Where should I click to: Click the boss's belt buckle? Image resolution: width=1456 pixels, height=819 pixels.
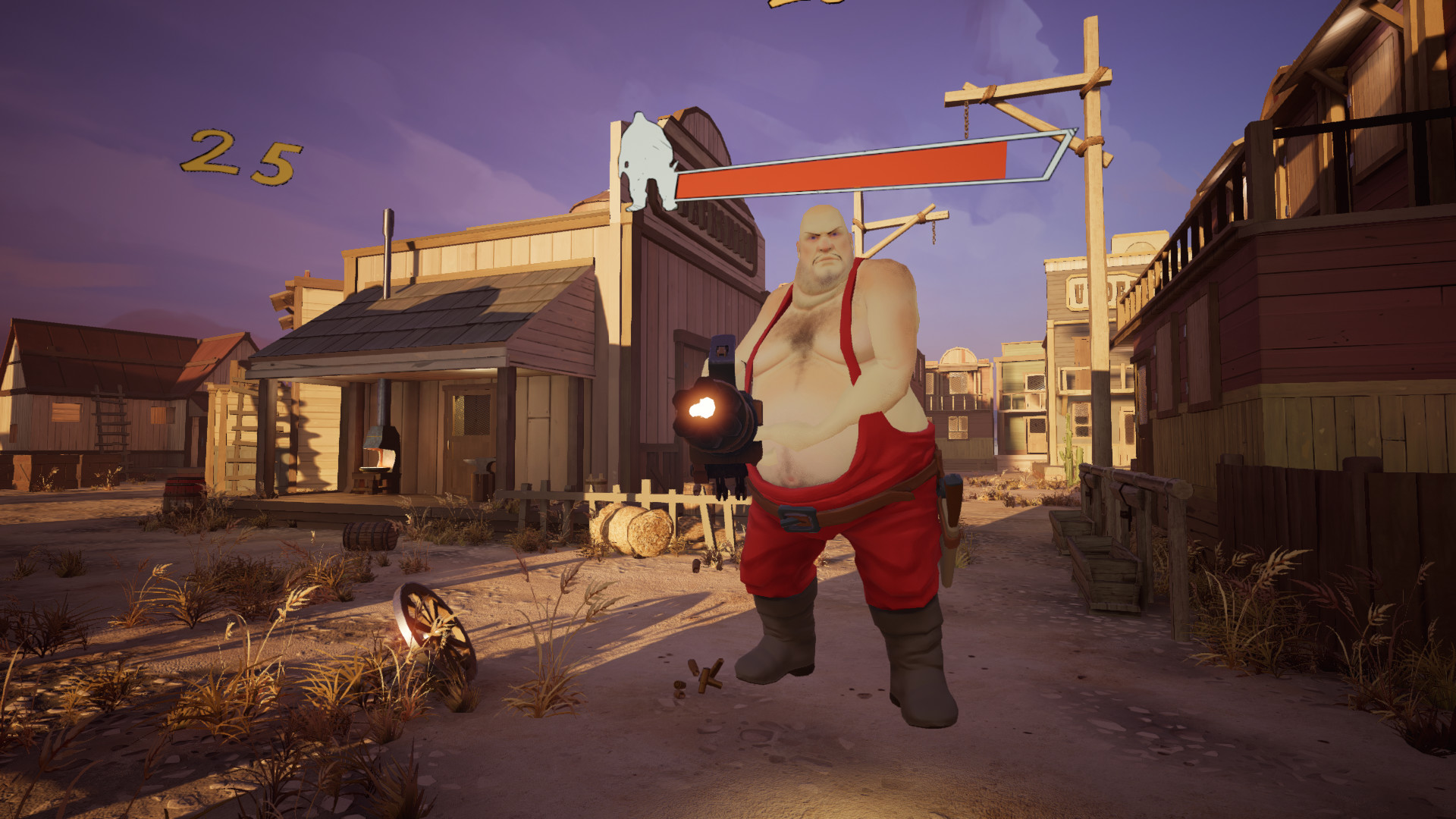[798, 519]
